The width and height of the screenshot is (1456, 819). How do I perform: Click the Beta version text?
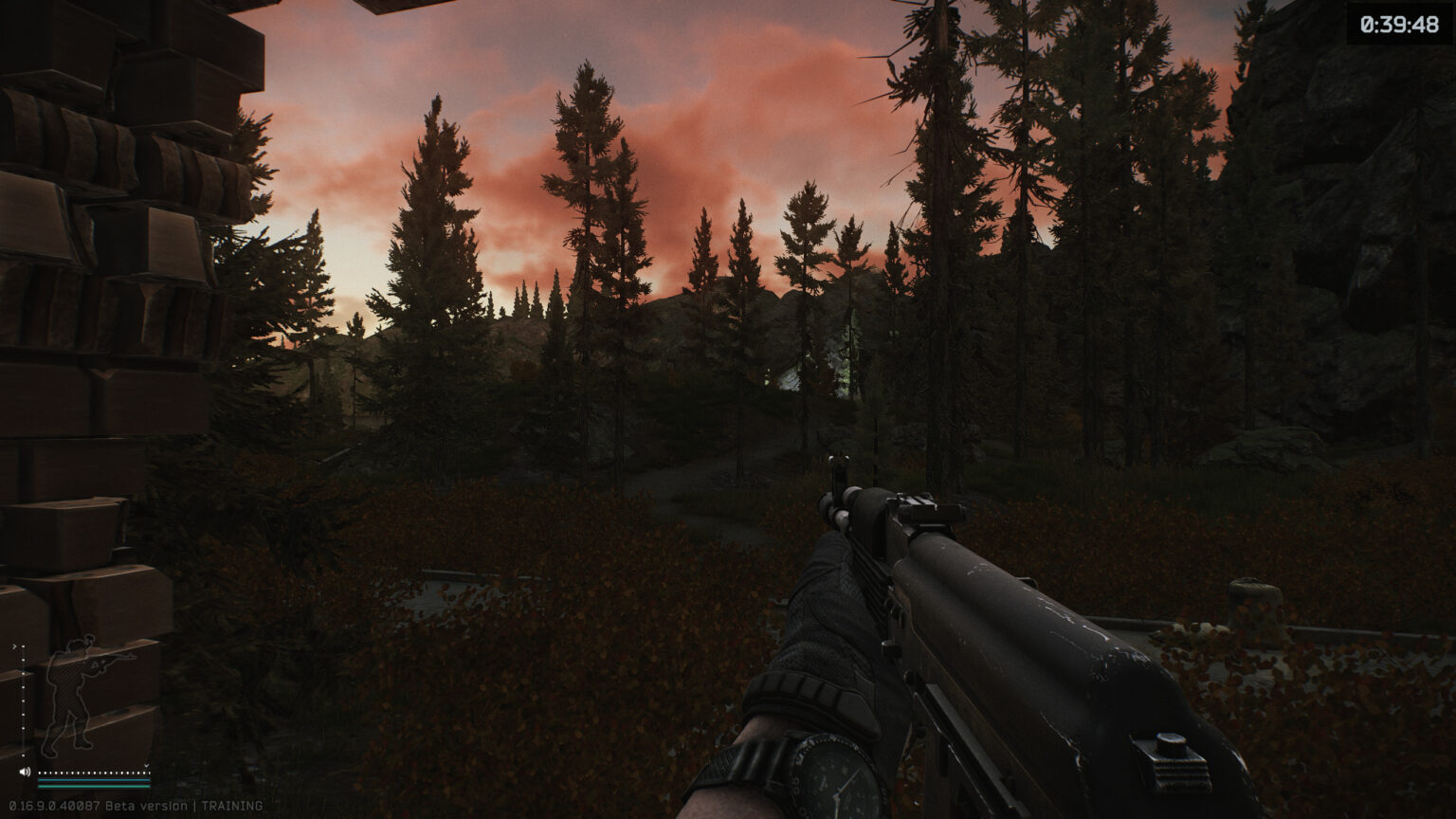[148, 804]
